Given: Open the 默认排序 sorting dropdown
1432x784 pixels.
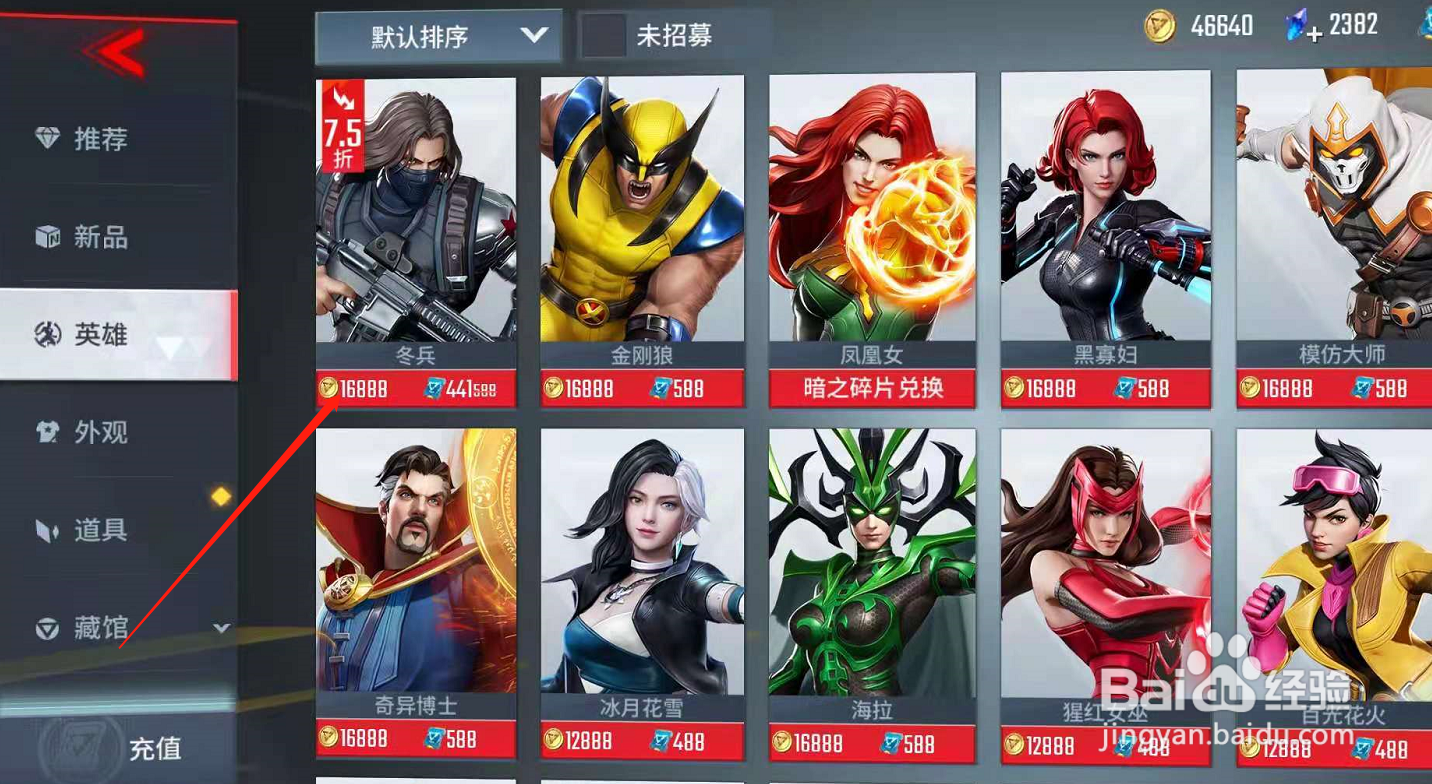Looking at the screenshot, I should [437, 33].
